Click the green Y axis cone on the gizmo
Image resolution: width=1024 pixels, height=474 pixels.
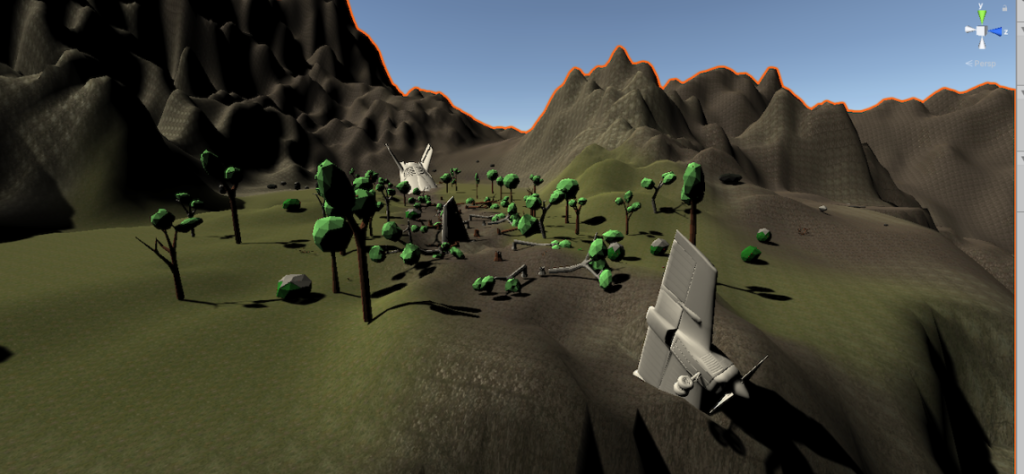(x=982, y=15)
